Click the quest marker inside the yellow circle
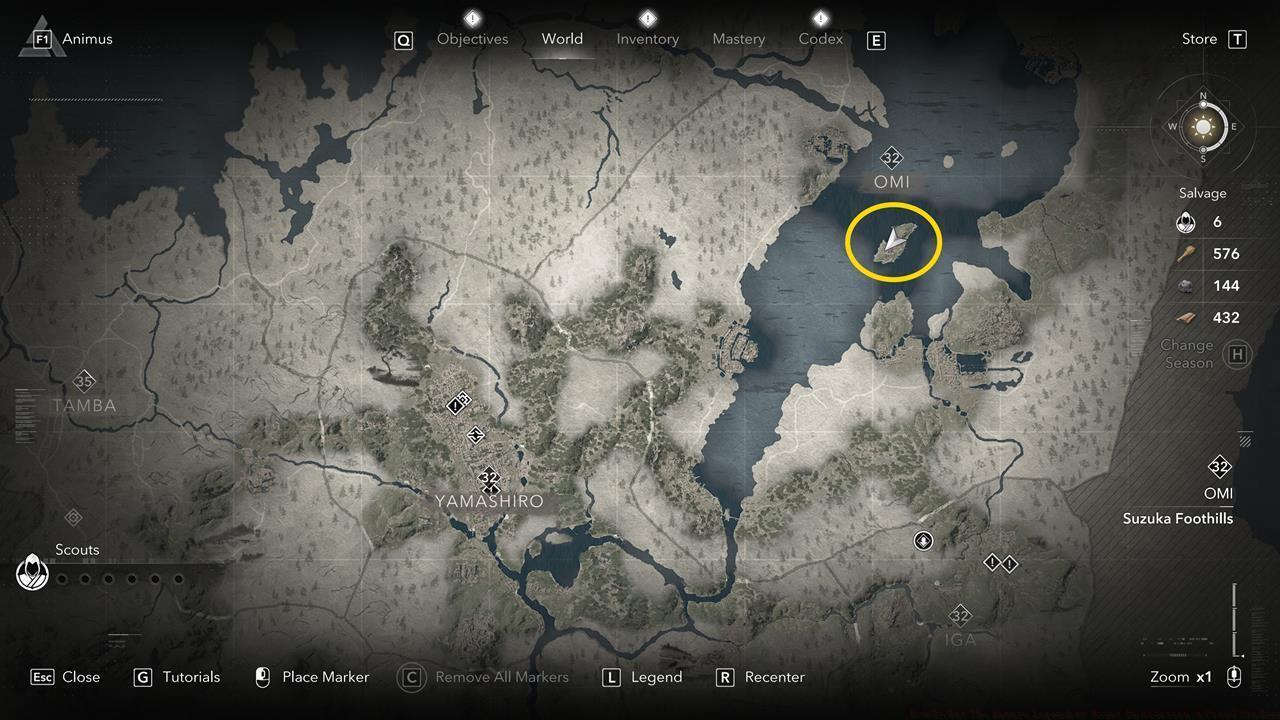Viewport: 1280px width, 720px height. click(893, 240)
